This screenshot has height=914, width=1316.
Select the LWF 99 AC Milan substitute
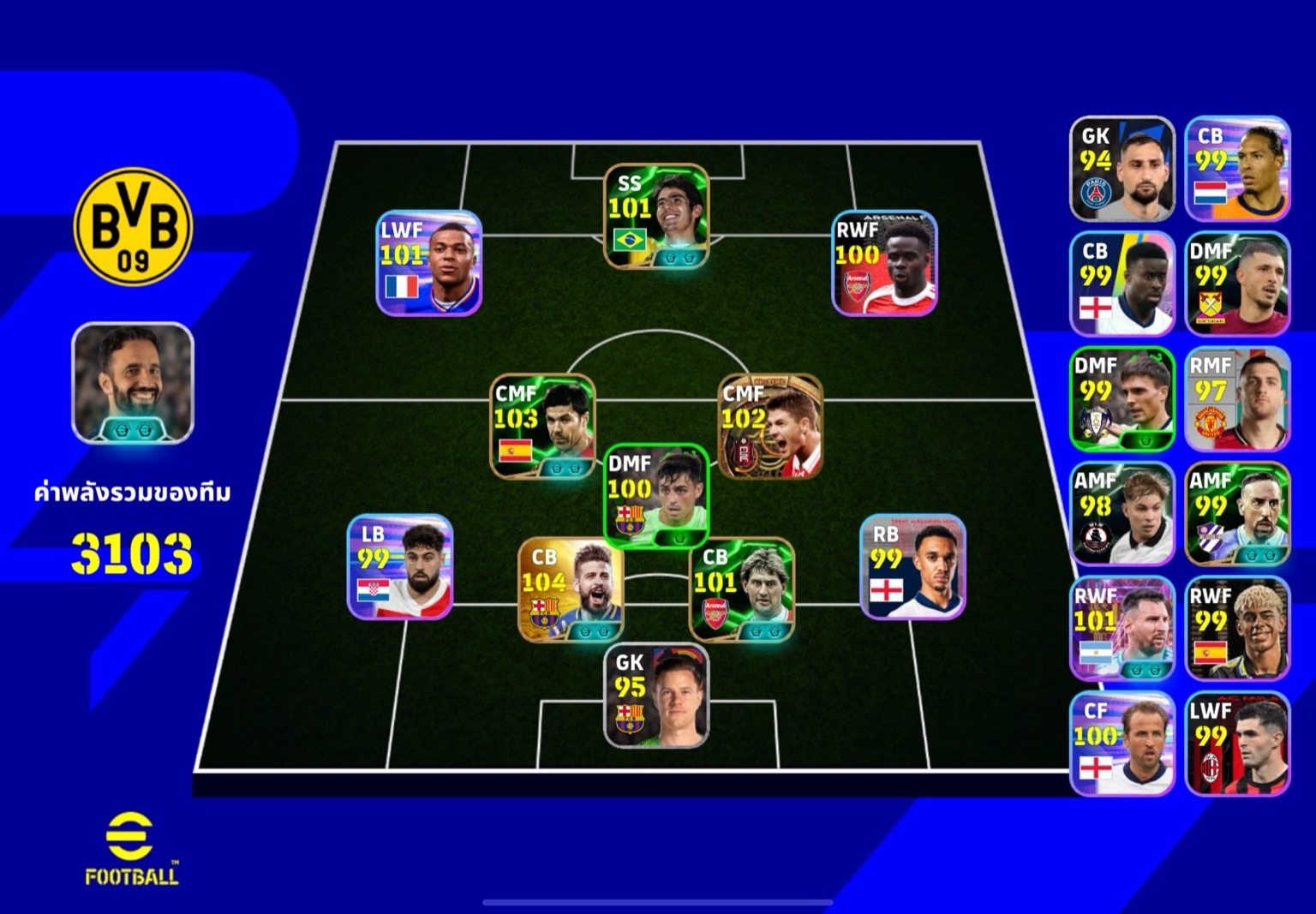pos(1237,744)
